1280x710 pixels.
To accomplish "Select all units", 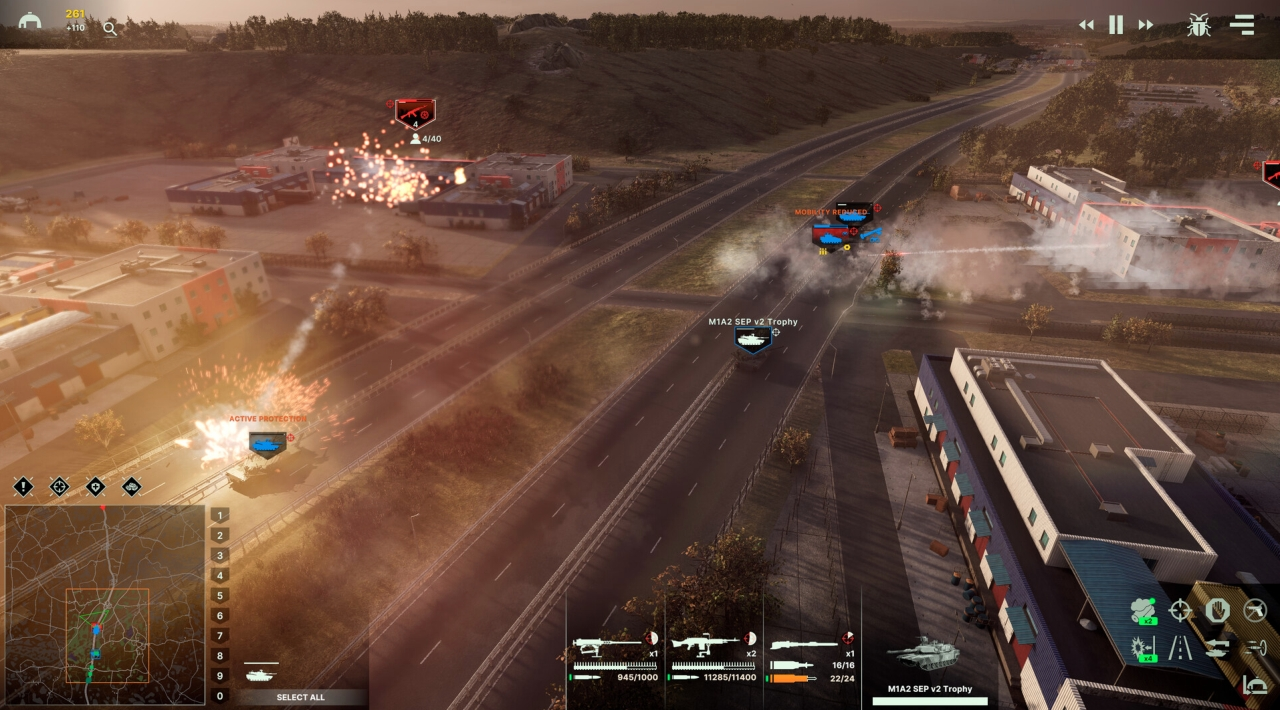I will click(x=300, y=697).
